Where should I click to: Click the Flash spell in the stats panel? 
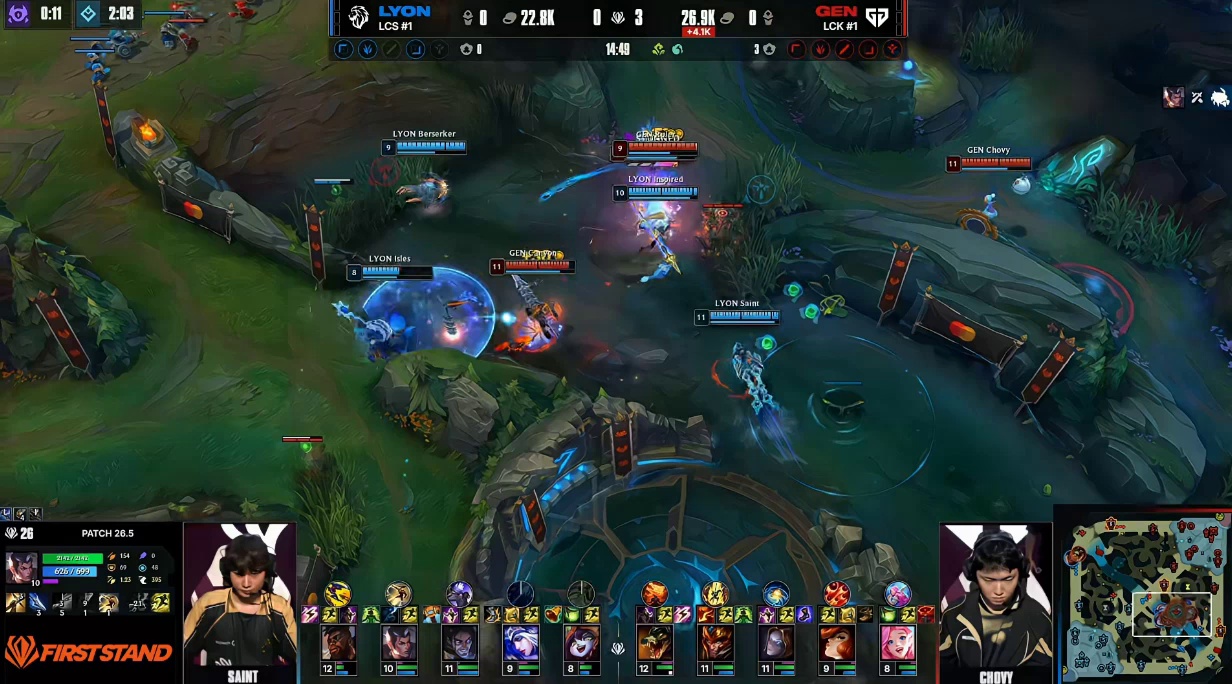(x=160, y=602)
